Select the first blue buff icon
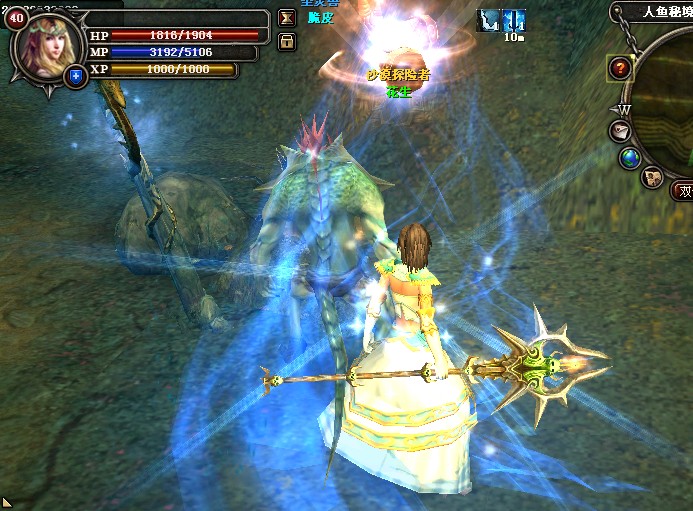 click(489, 19)
